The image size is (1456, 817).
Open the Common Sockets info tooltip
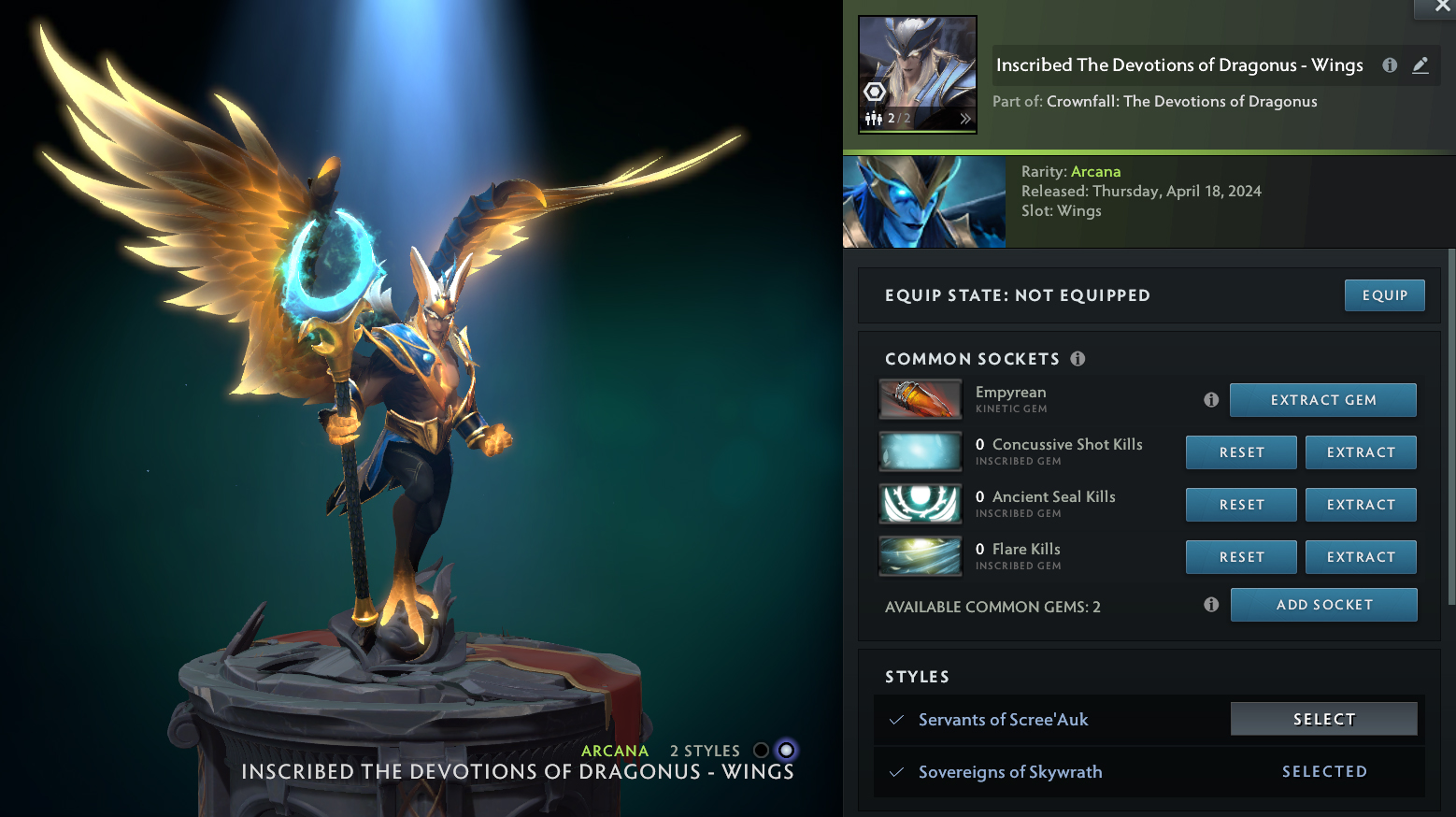(x=1078, y=359)
